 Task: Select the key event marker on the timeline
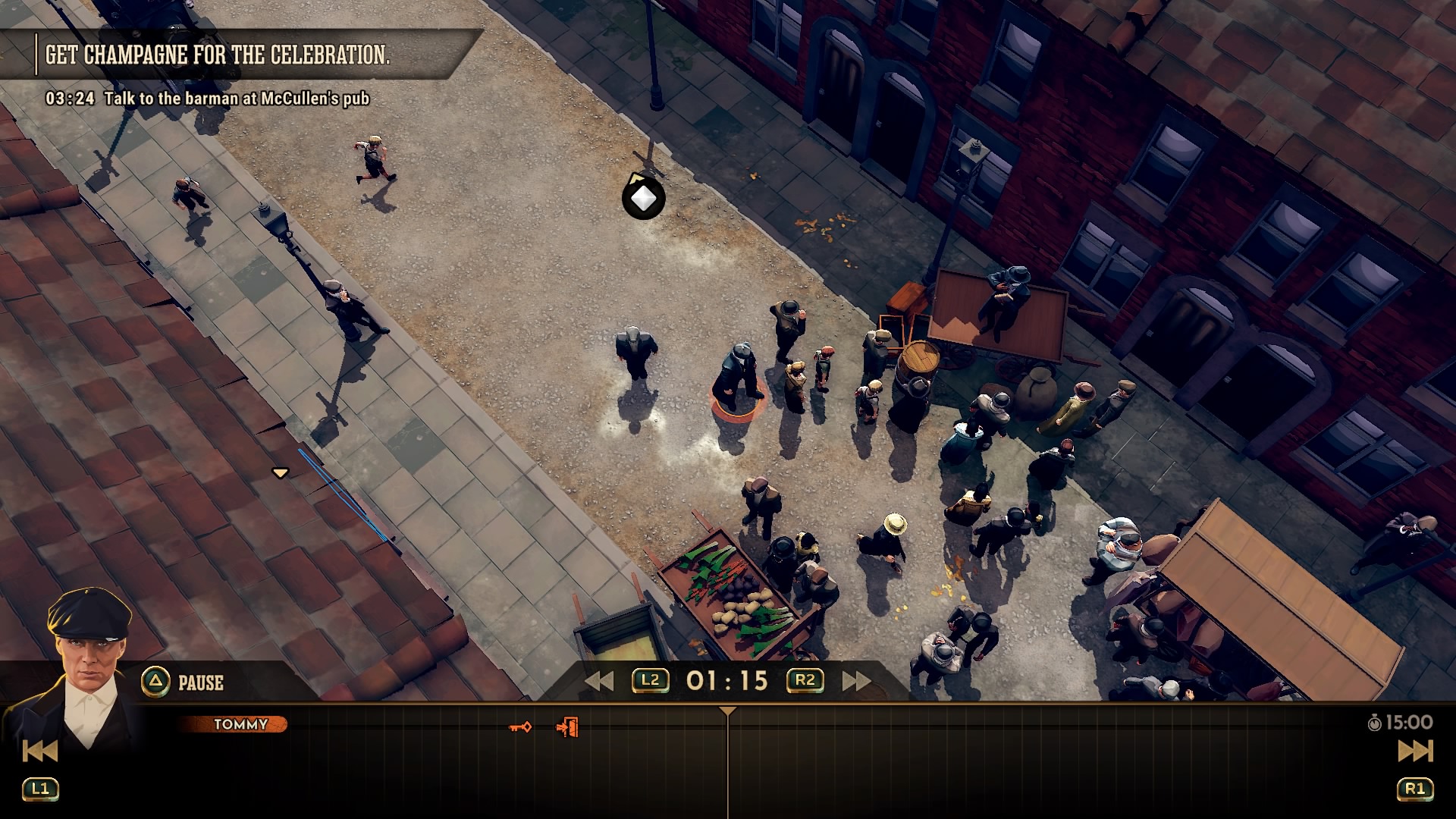[x=520, y=727]
